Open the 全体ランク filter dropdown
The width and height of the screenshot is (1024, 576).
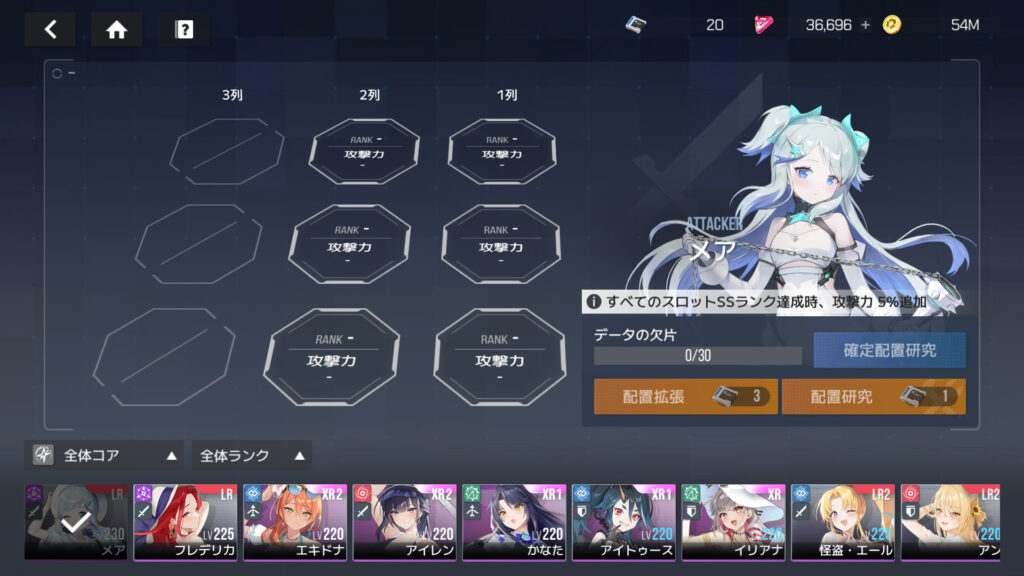point(251,455)
